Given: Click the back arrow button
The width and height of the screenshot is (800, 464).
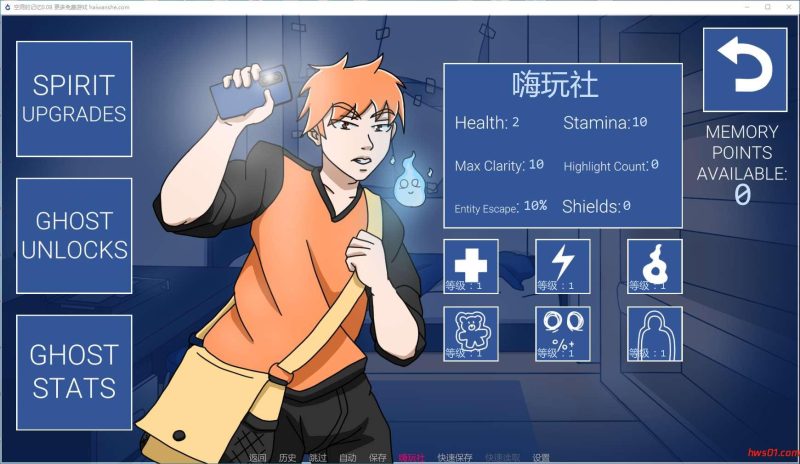Looking at the screenshot, I should [743, 69].
